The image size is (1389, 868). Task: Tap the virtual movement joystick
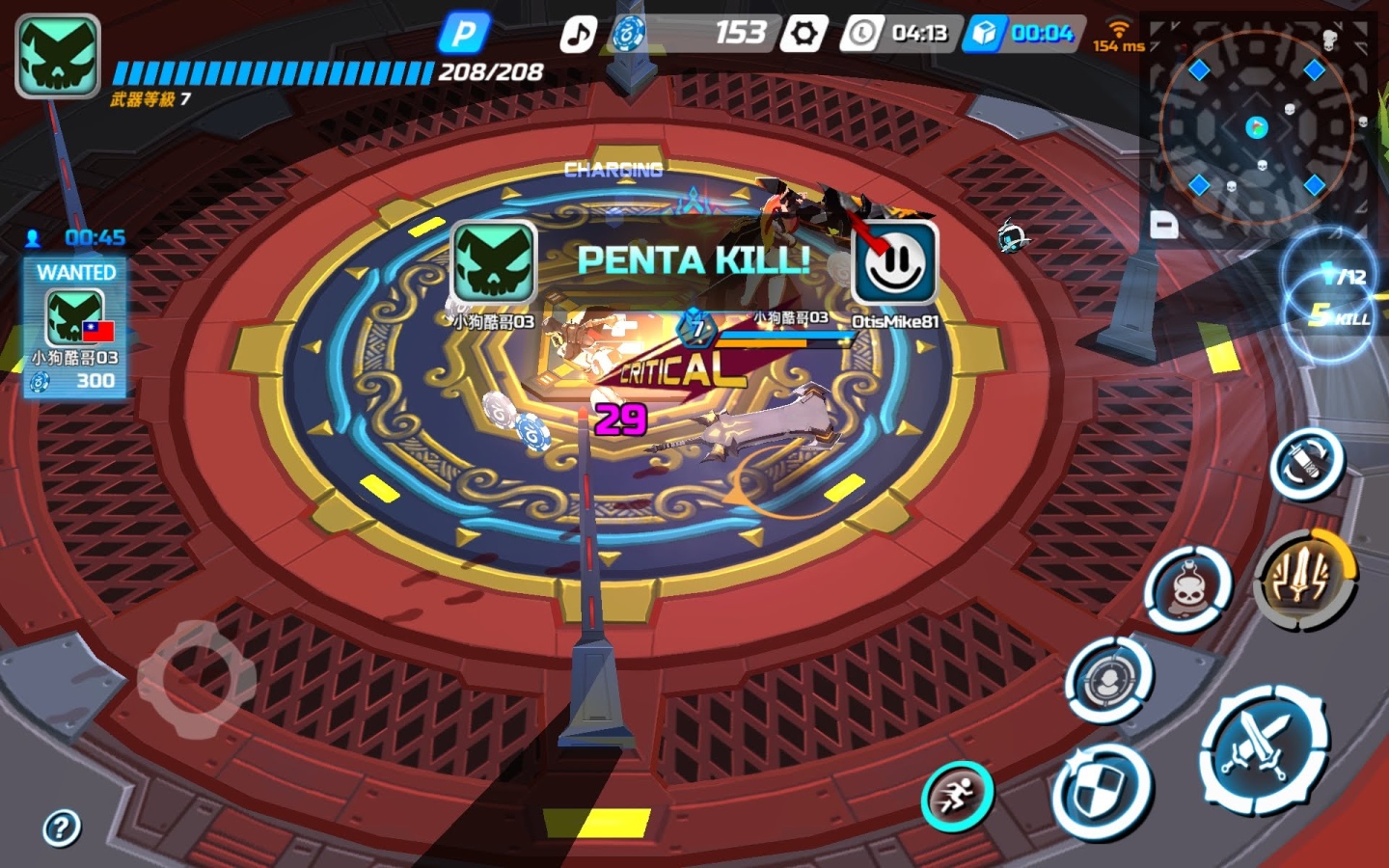pyautogui.click(x=198, y=679)
